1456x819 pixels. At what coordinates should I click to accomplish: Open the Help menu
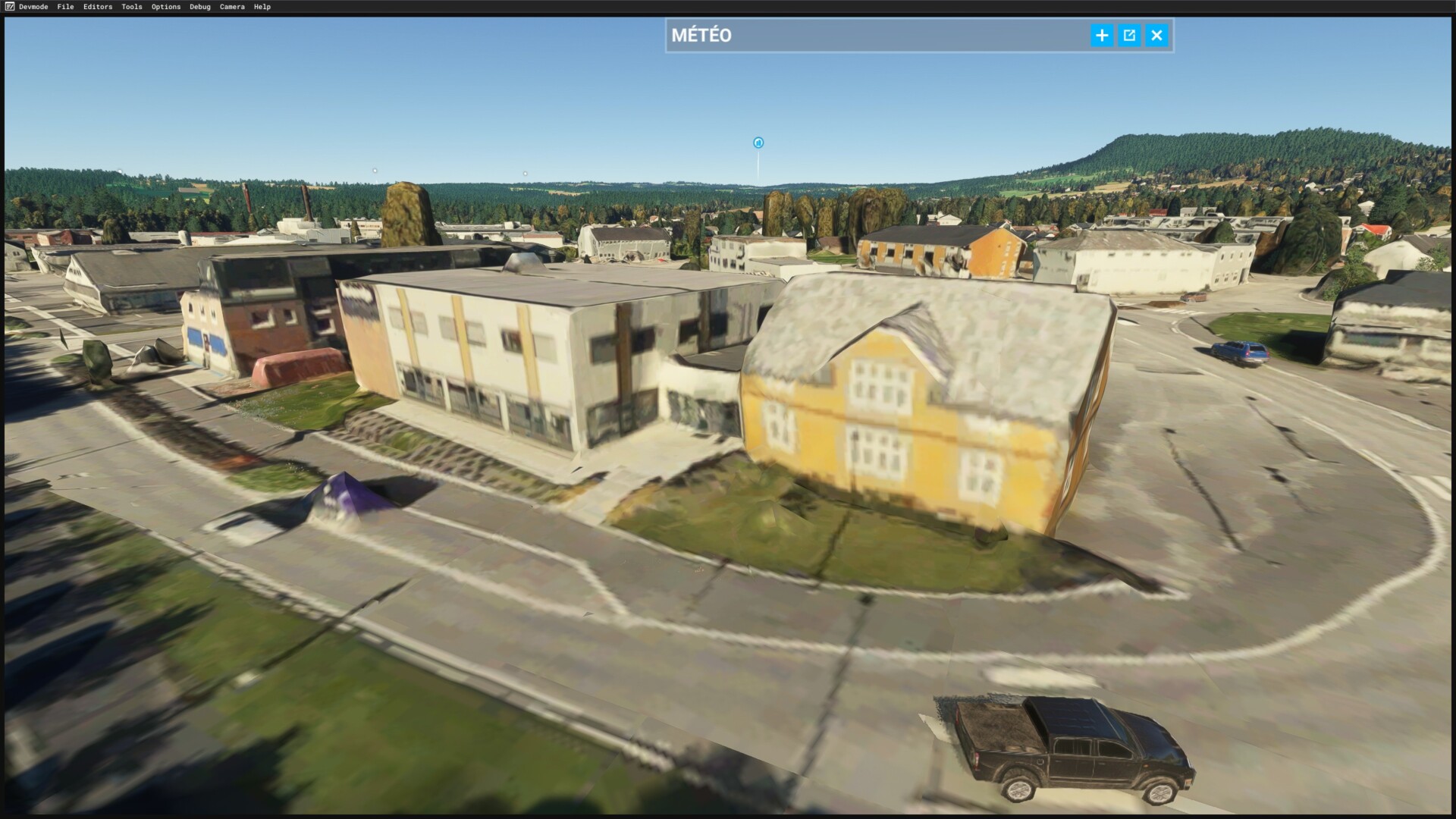click(x=262, y=7)
